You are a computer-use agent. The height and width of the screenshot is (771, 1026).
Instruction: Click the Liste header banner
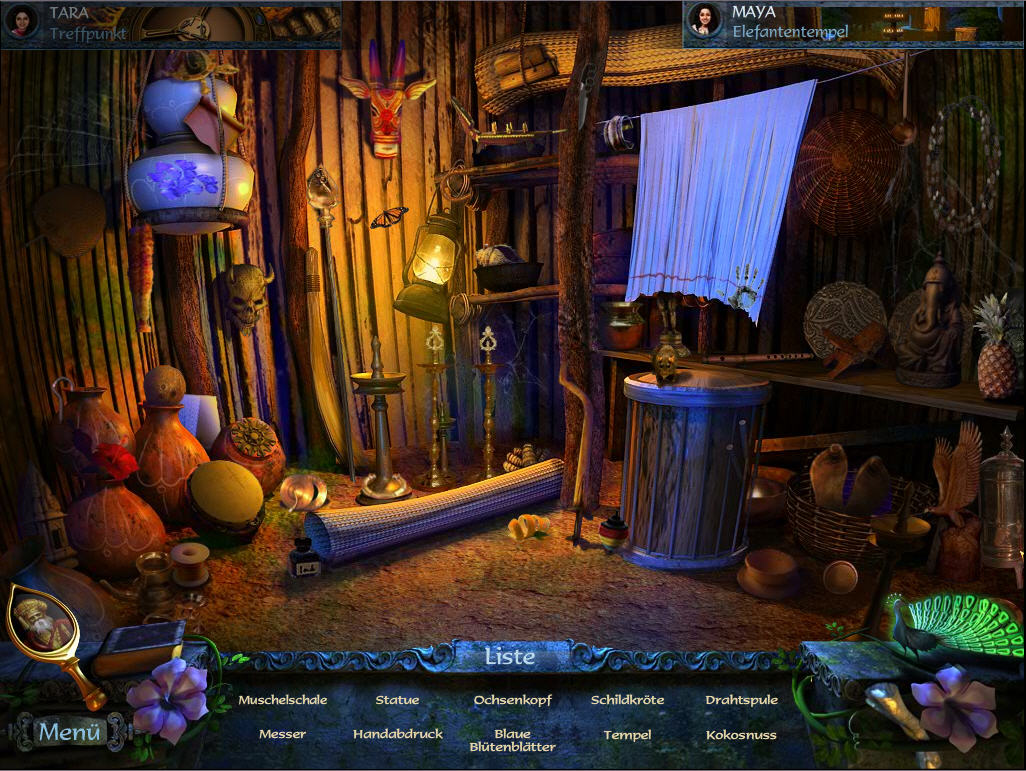(x=510, y=657)
